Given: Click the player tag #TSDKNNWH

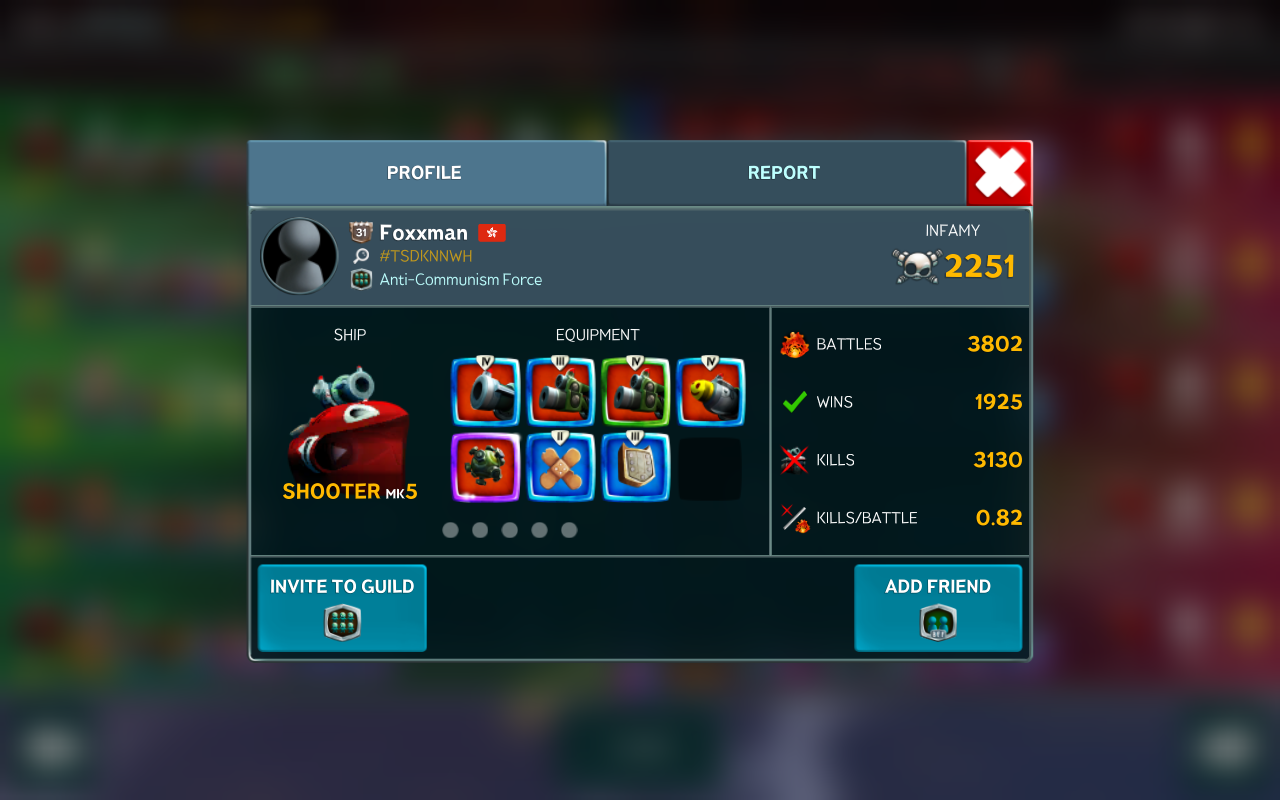Looking at the screenshot, I should coord(426,256).
